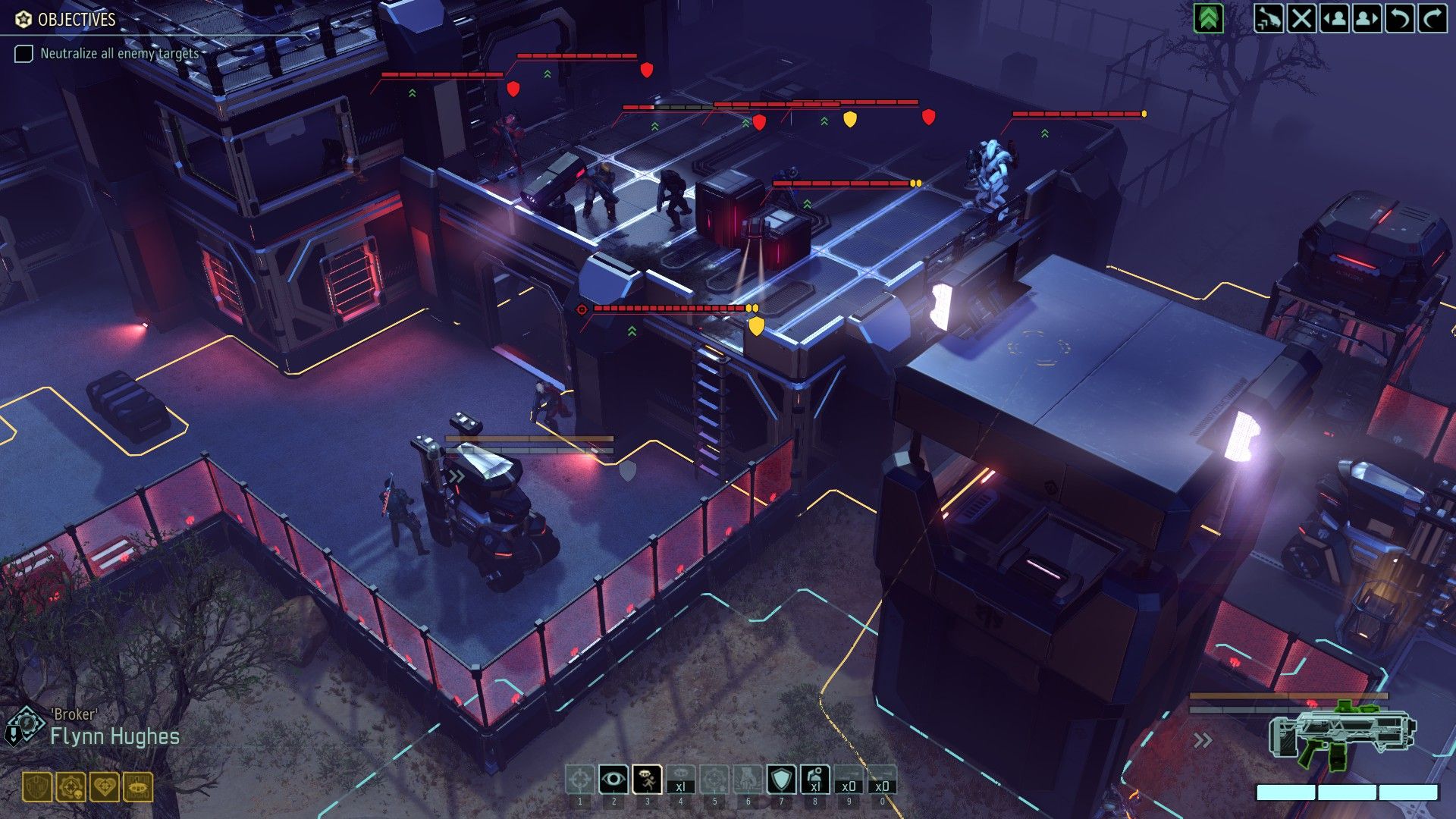This screenshot has height=819, width=1456.
Task: Call the Skyranger evac button
Action: pos(1269,18)
